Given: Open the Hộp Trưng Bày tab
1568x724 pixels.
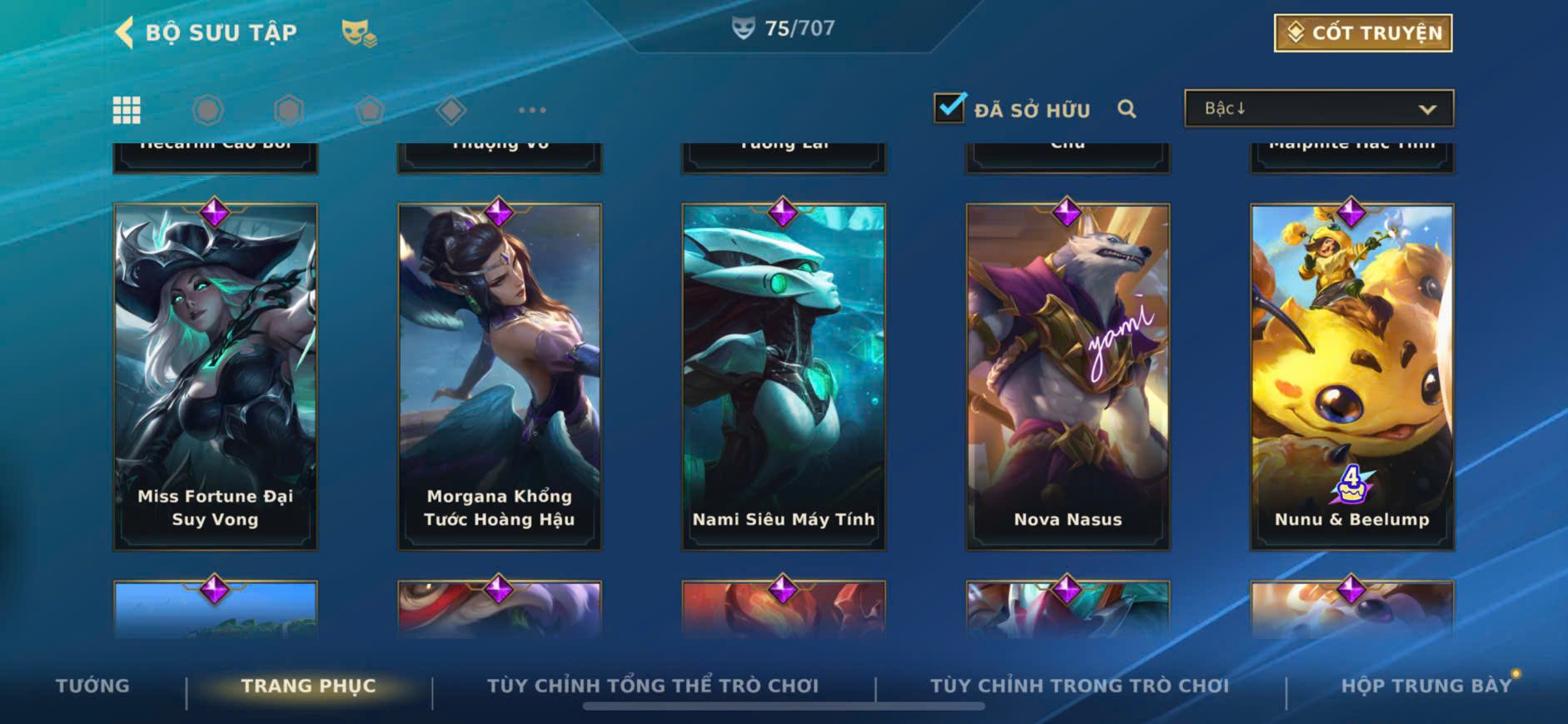Looking at the screenshot, I should point(1426,686).
